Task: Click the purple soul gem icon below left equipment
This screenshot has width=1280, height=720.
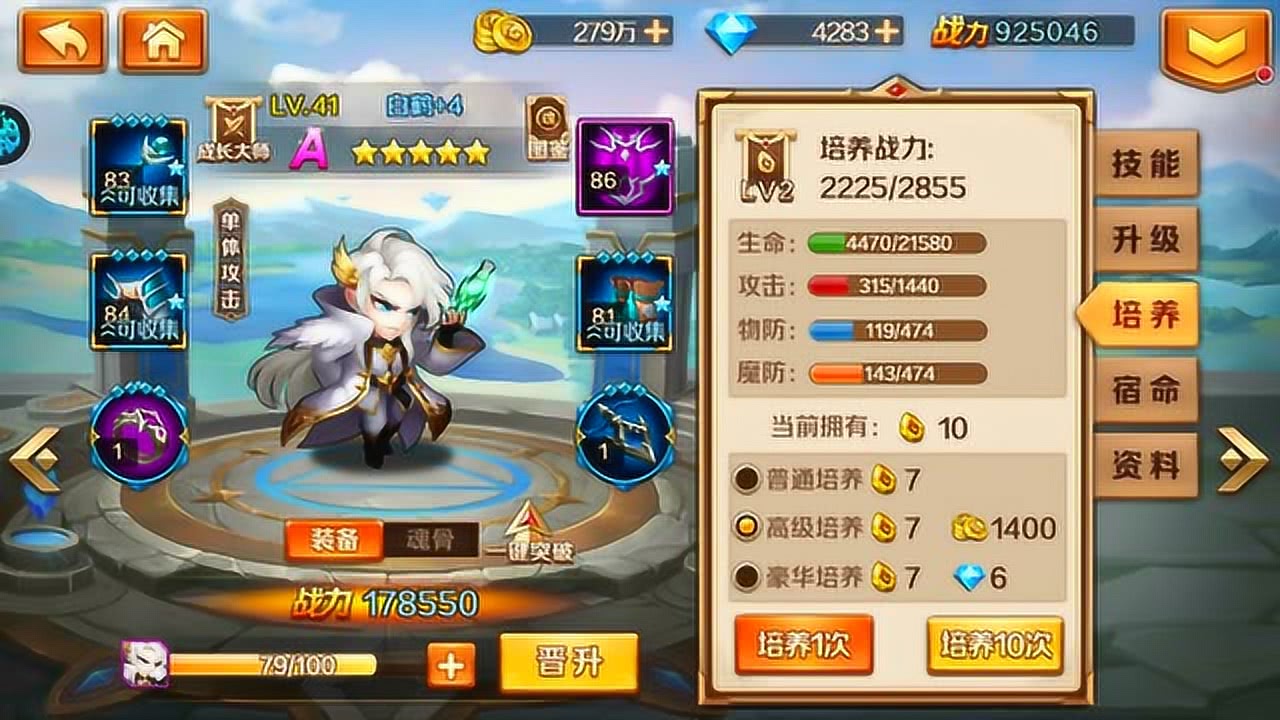Action: [x=140, y=432]
